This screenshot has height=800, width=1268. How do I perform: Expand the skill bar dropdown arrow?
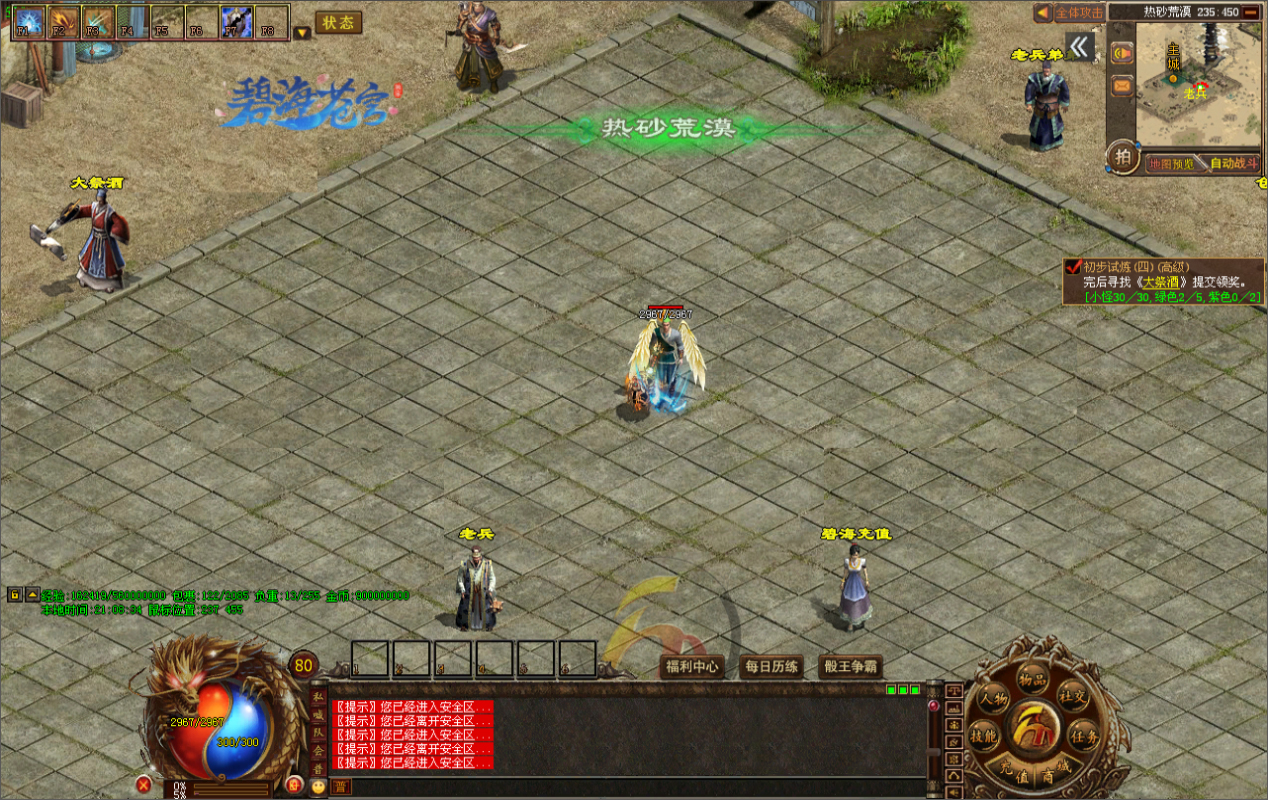click(x=302, y=32)
